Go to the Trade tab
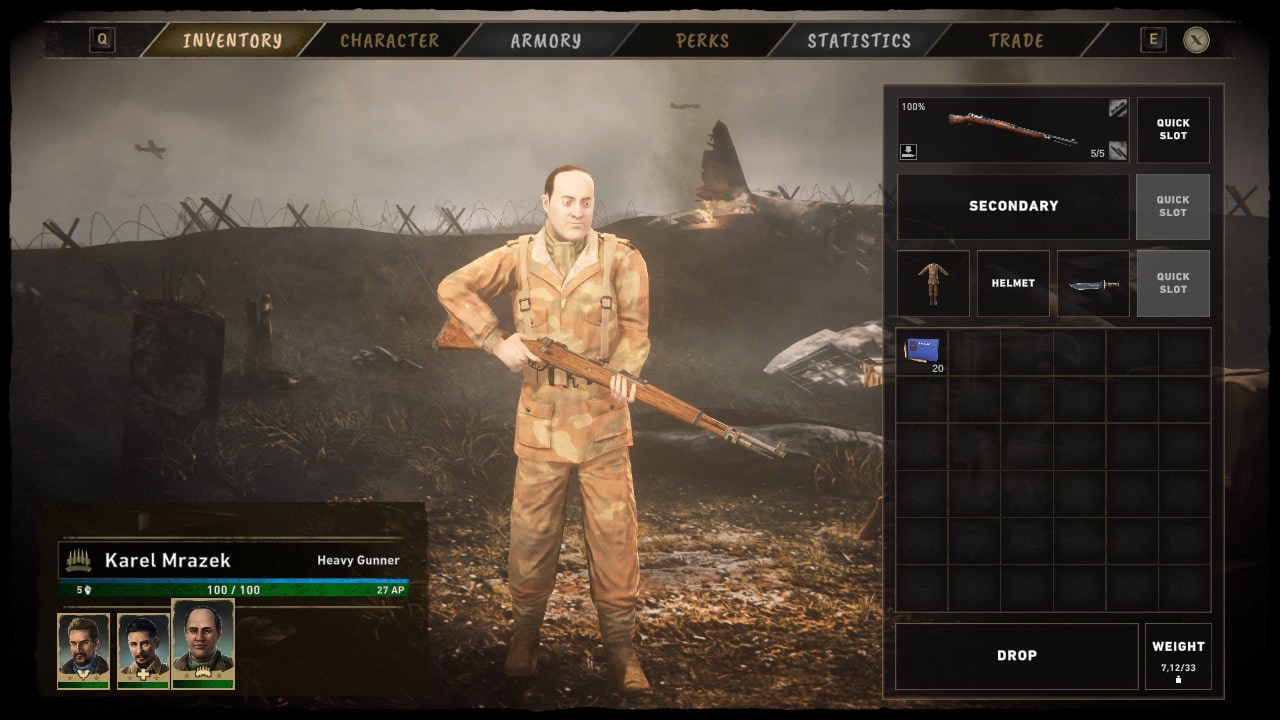Screen dimensions: 1280x720 (x=1015, y=41)
